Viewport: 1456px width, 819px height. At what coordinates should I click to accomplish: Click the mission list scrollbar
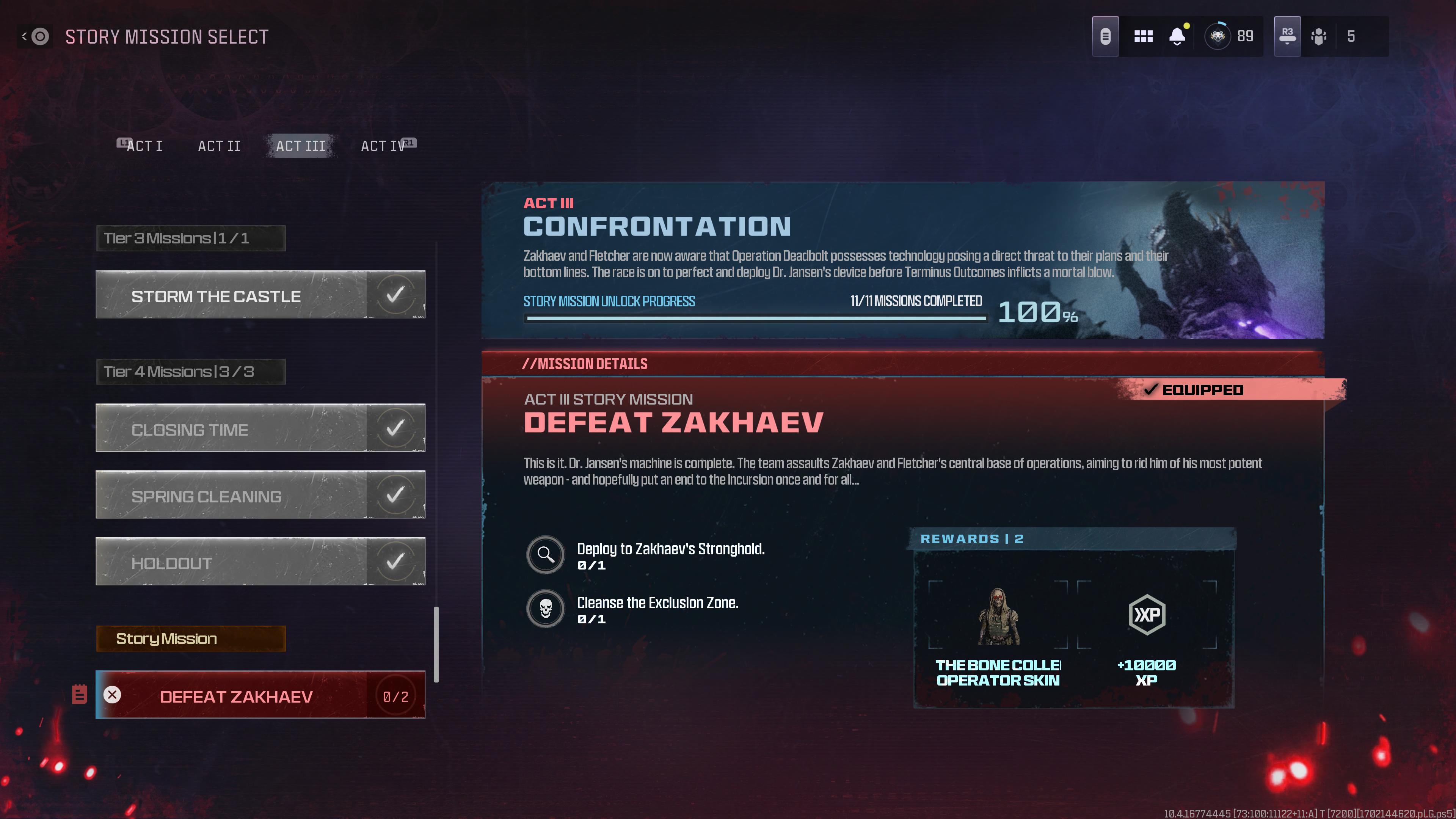[436, 644]
